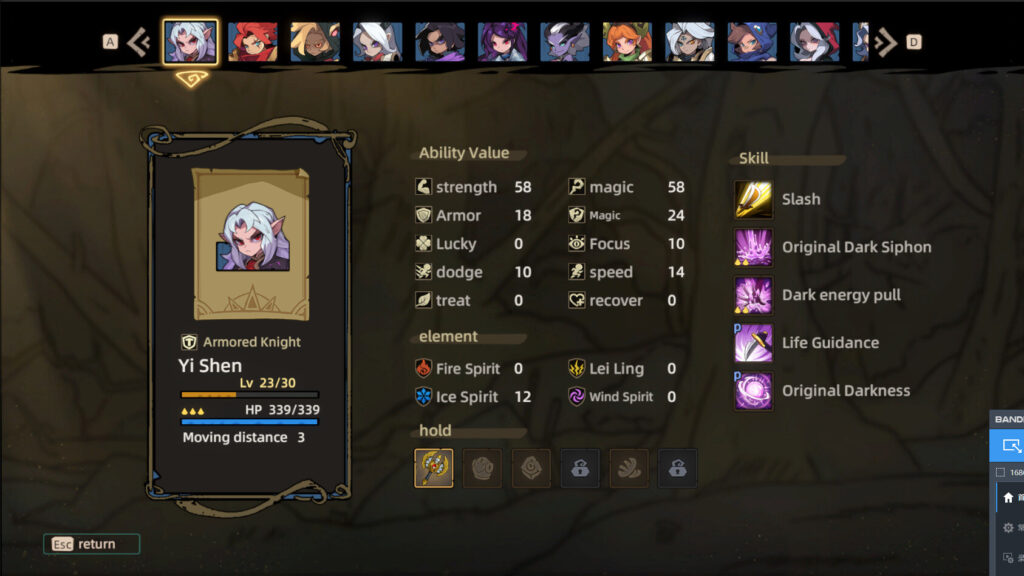Select the purple-haired character portrait
The height and width of the screenshot is (576, 1024).
coord(502,42)
